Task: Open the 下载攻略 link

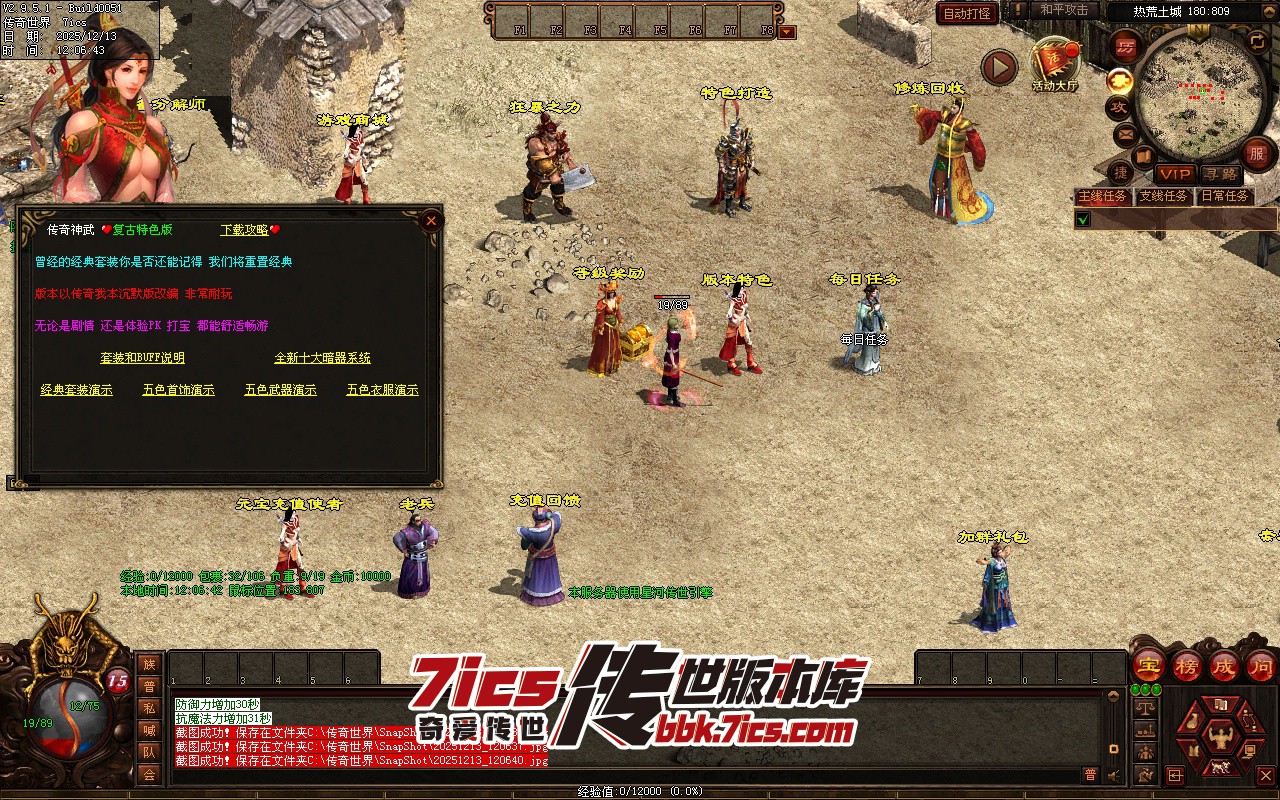Action: point(245,230)
